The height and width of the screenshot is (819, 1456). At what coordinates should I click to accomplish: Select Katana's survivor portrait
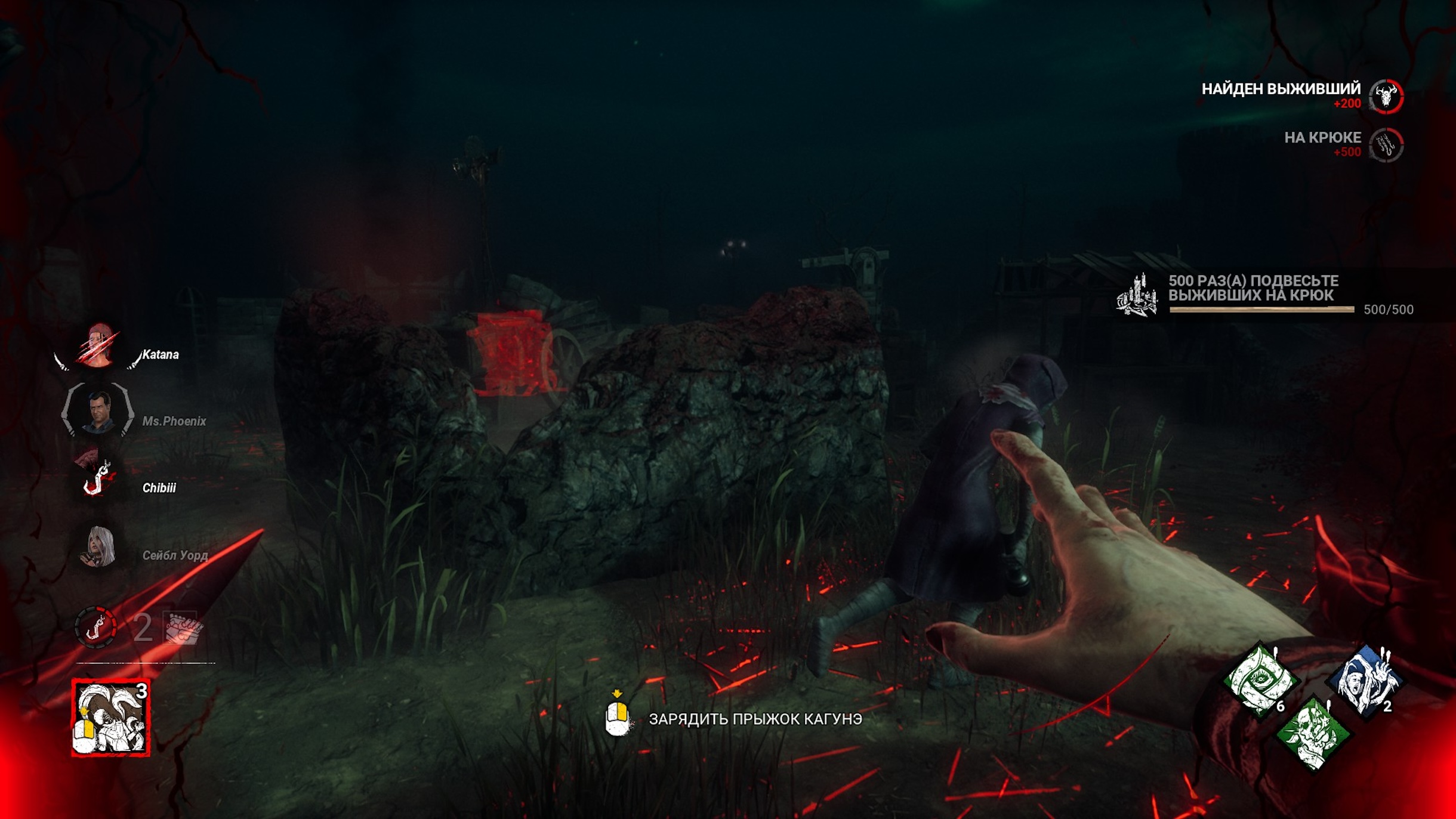click(x=97, y=347)
